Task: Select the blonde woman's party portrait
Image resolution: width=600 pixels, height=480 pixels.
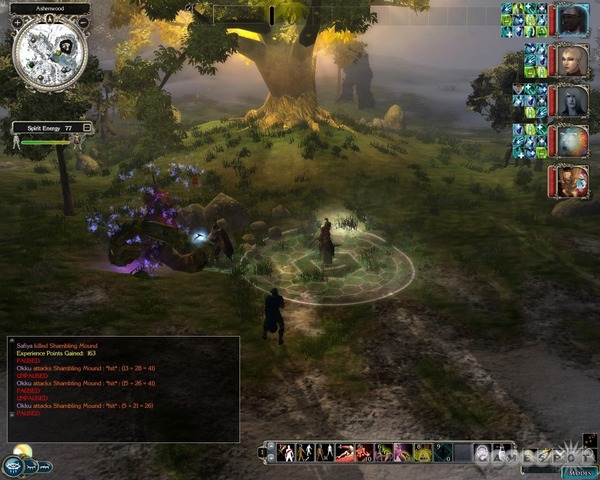Action: pos(573,60)
